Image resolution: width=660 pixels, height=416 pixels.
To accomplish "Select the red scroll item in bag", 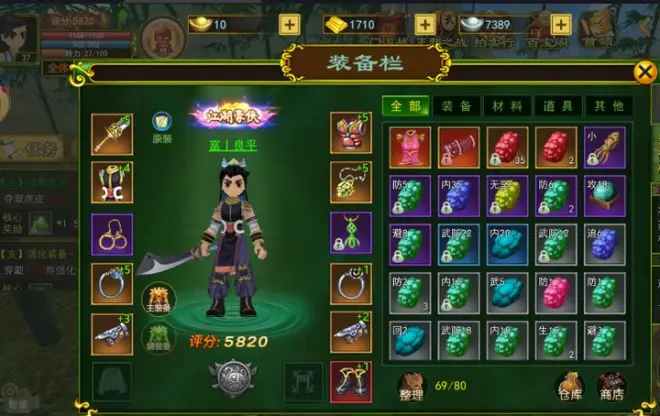I will pyautogui.click(x=459, y=146).
